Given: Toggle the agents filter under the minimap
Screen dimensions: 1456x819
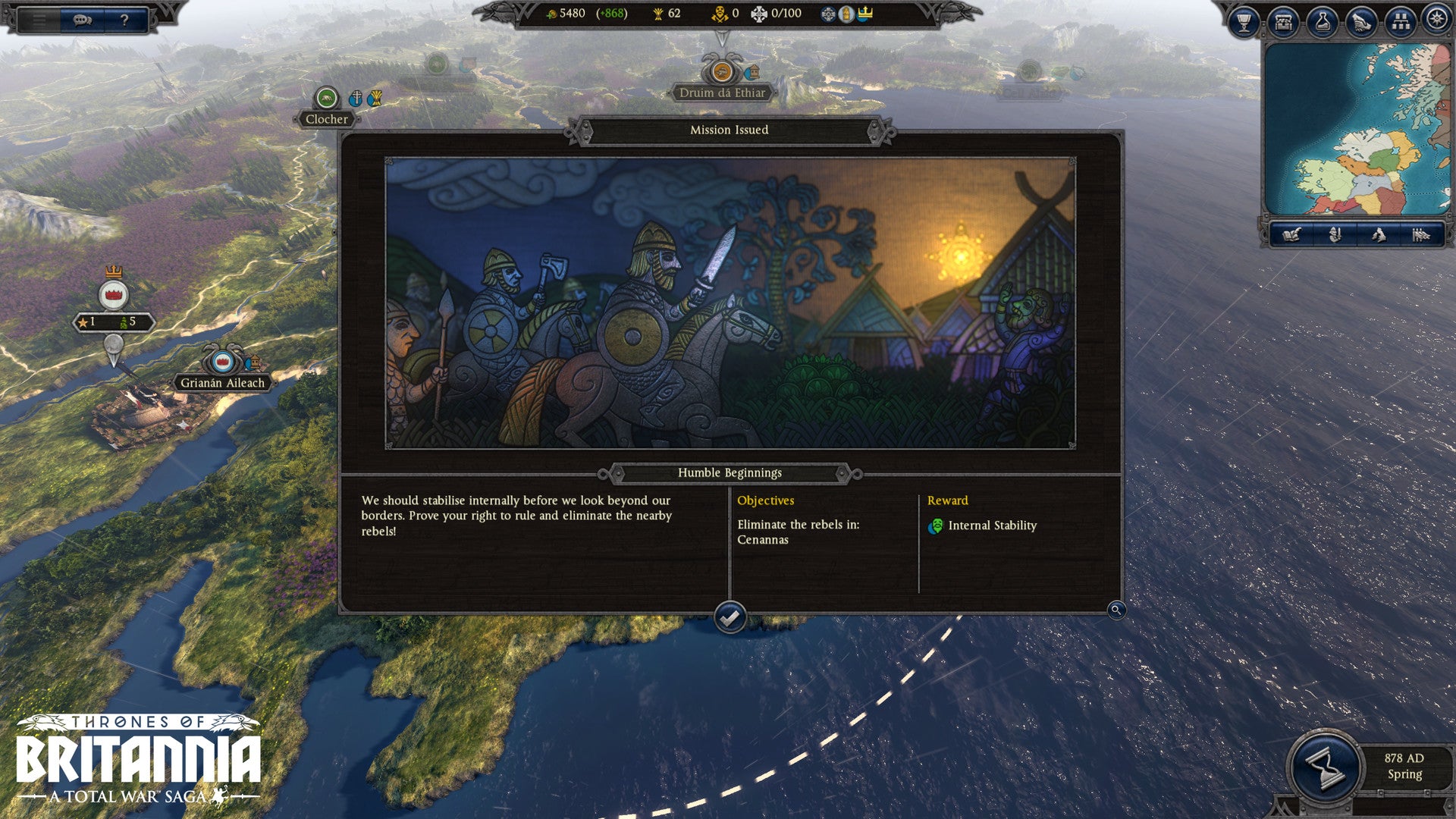Looking at the screenshot, I should [x=1334, y=235].
